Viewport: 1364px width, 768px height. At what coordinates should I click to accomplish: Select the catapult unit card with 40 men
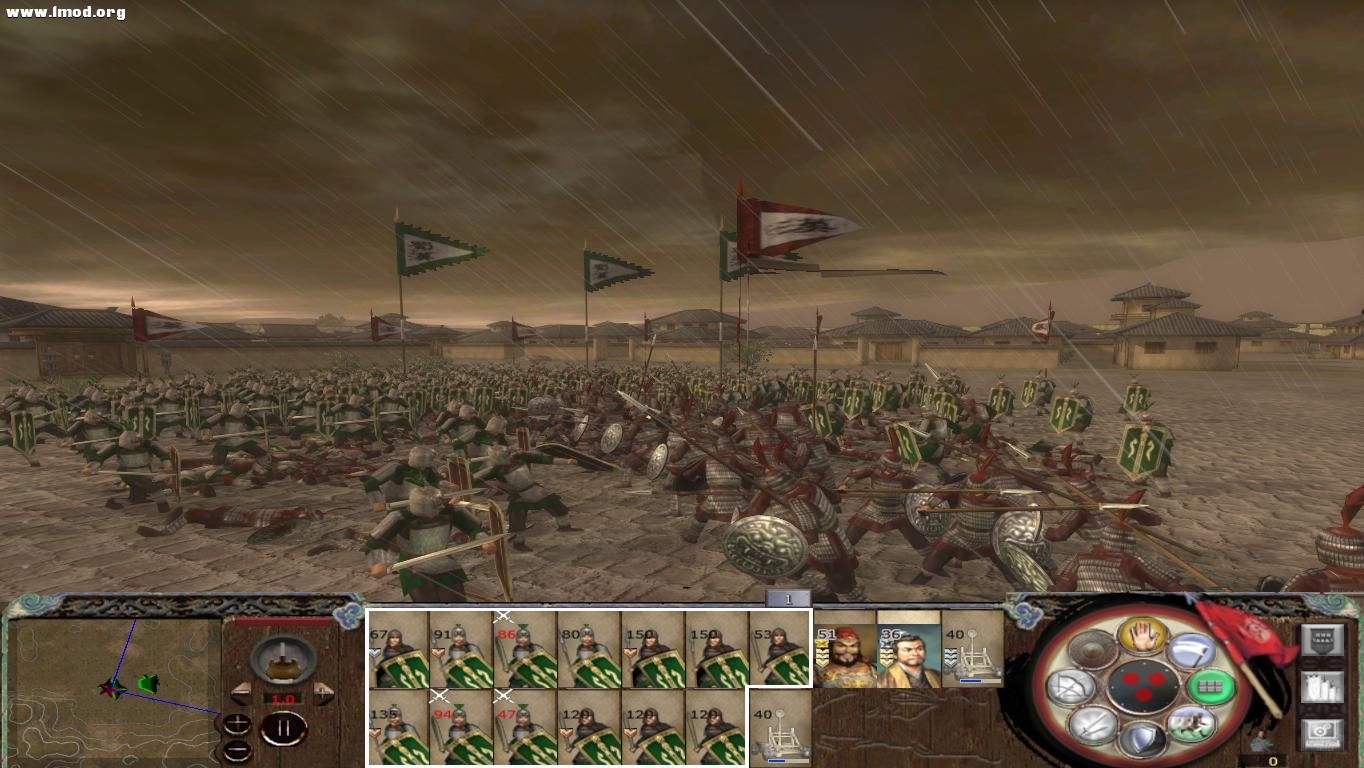click(x=778, y=730)
